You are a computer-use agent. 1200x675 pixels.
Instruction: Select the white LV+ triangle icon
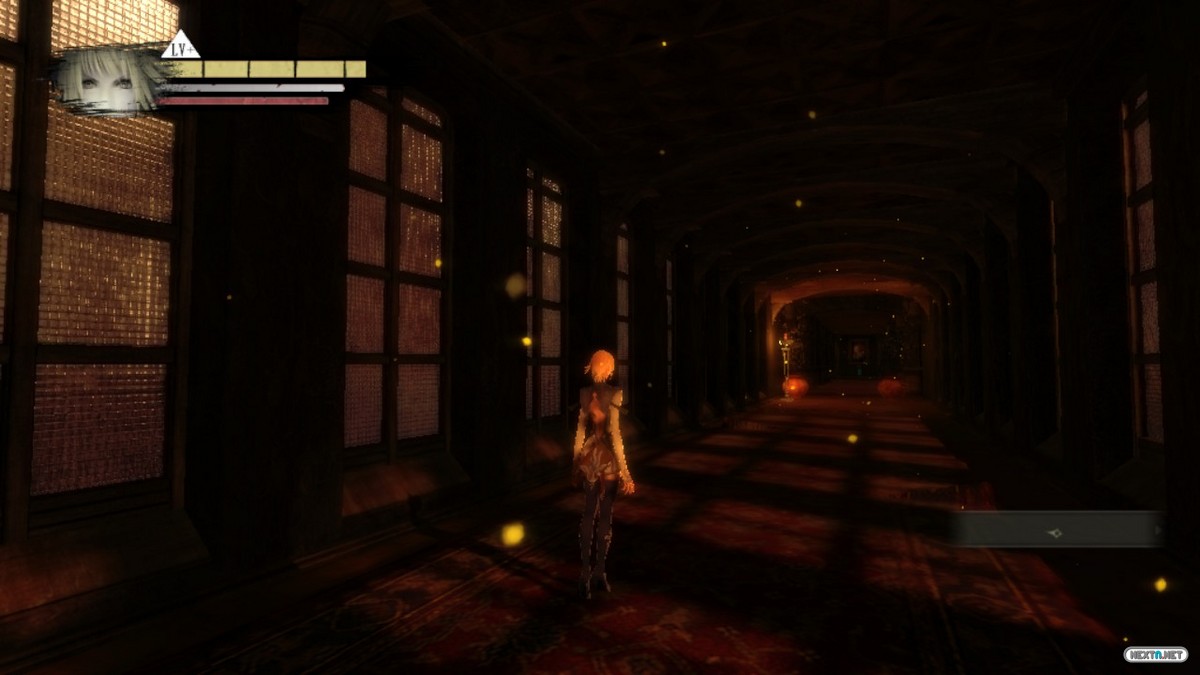pyautogui.click(x=181, y=46)
